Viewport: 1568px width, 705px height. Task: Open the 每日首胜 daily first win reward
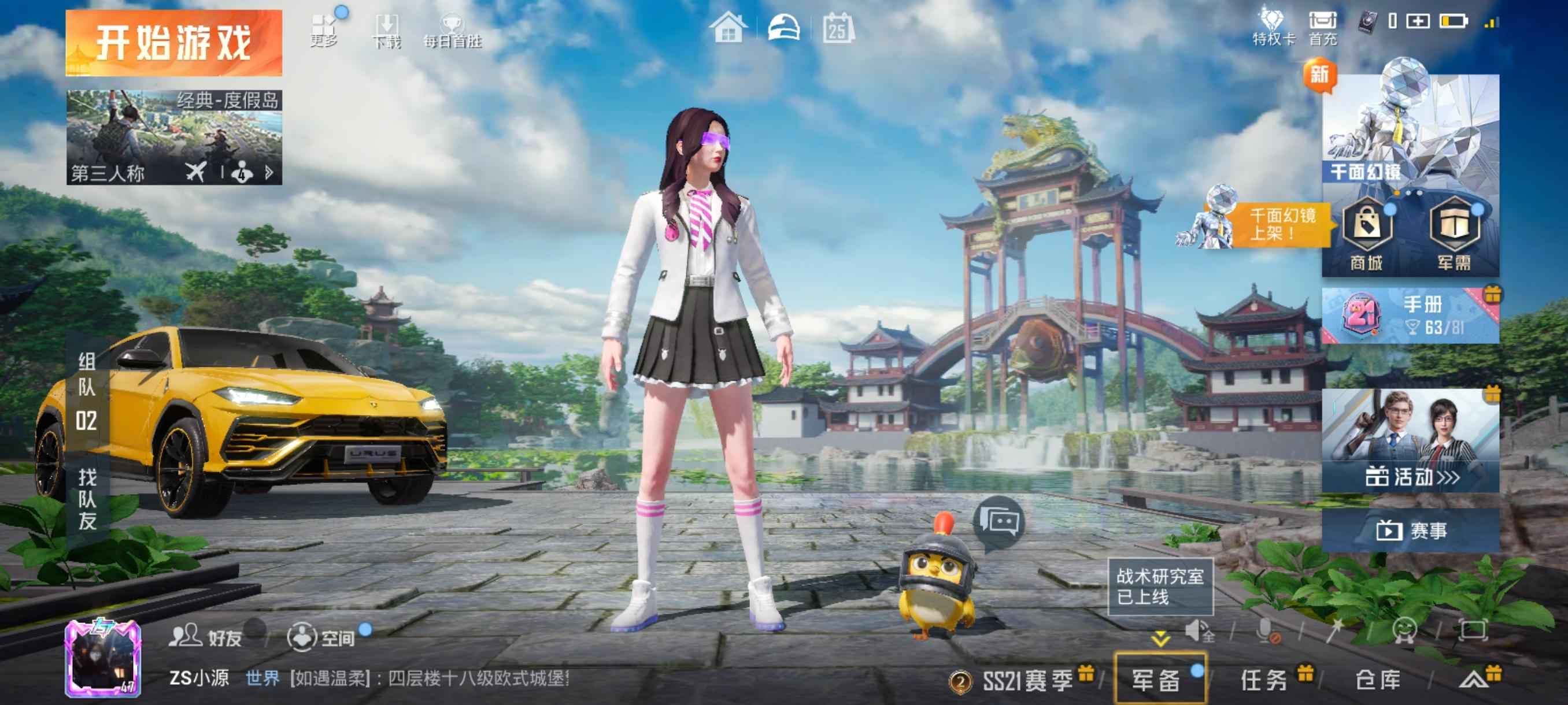pyautogui.click(x=452, y=32)
